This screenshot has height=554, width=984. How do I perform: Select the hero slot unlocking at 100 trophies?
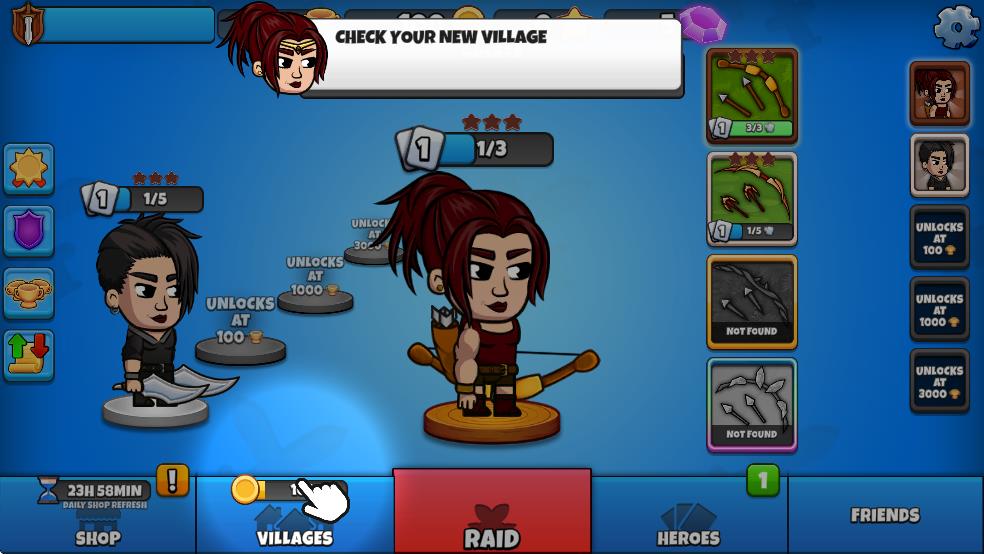click(939, 238)
